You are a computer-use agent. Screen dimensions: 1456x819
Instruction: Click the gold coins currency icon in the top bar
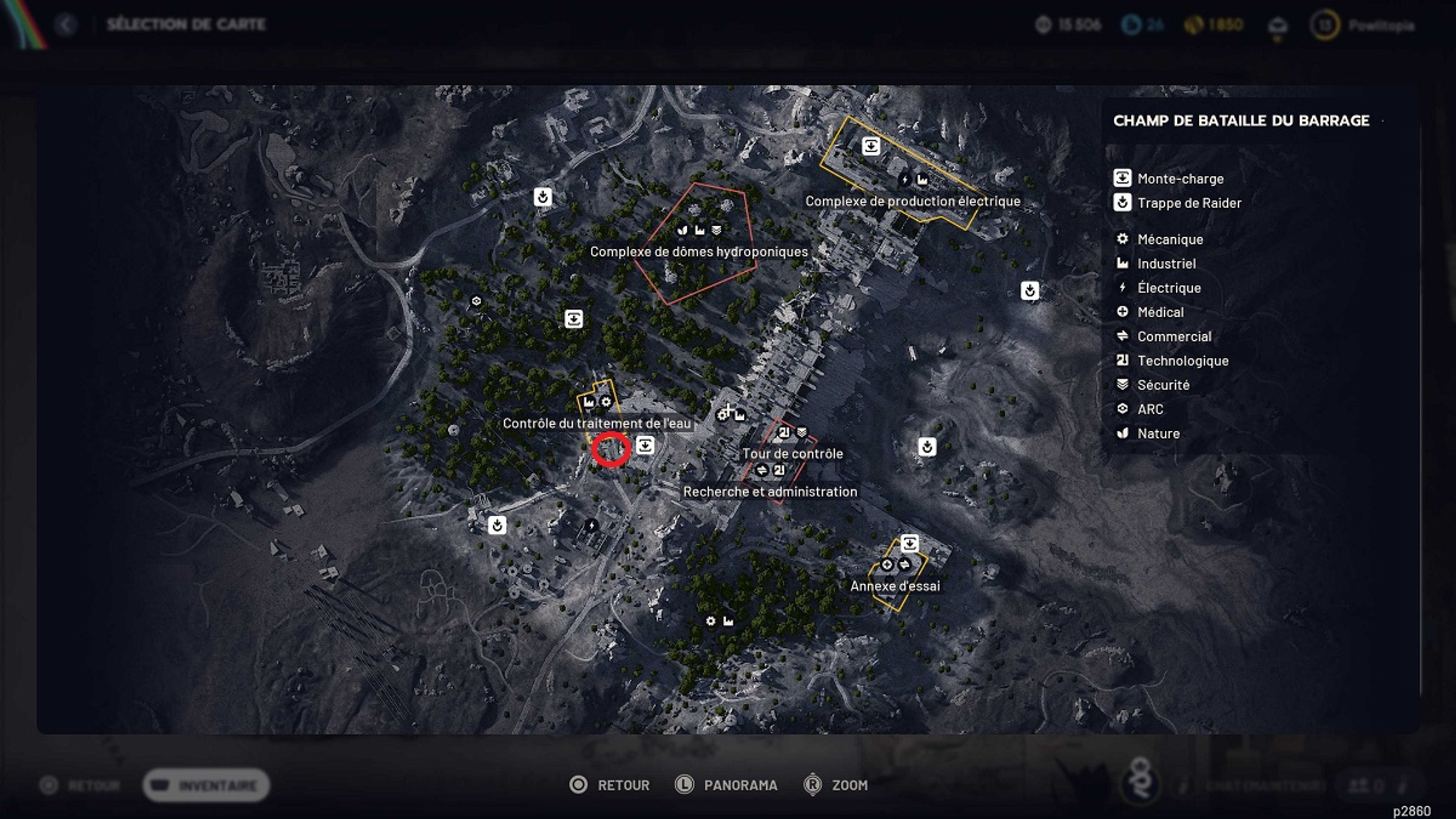(1193, 24)
